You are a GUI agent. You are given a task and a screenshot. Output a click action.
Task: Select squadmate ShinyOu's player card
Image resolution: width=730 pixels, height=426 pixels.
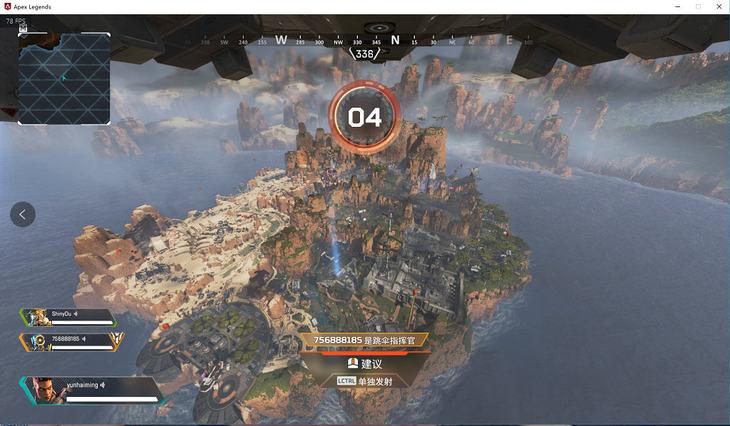[x=66, y=316]
